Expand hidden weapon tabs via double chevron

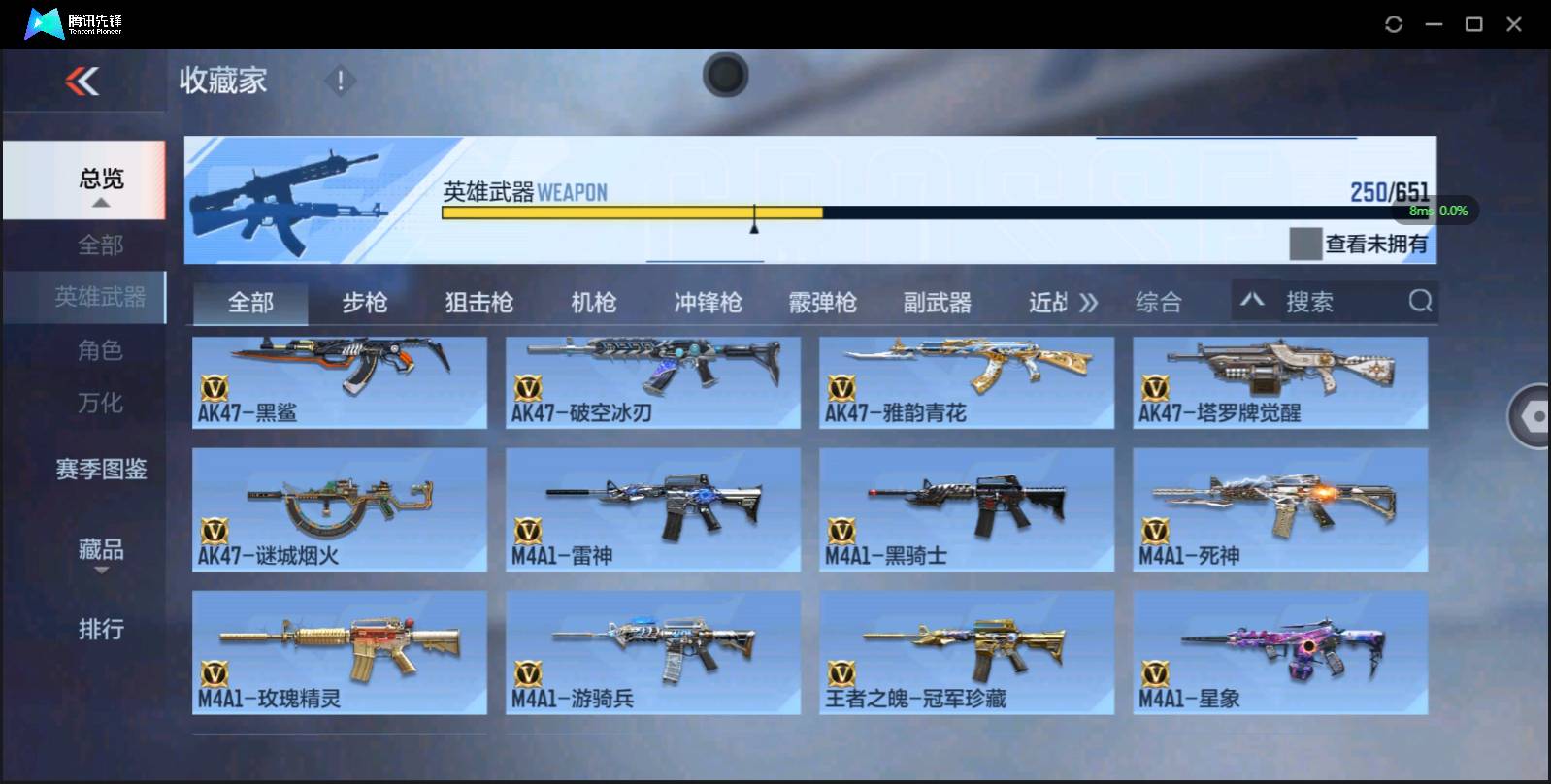(x=1089, y=302)
